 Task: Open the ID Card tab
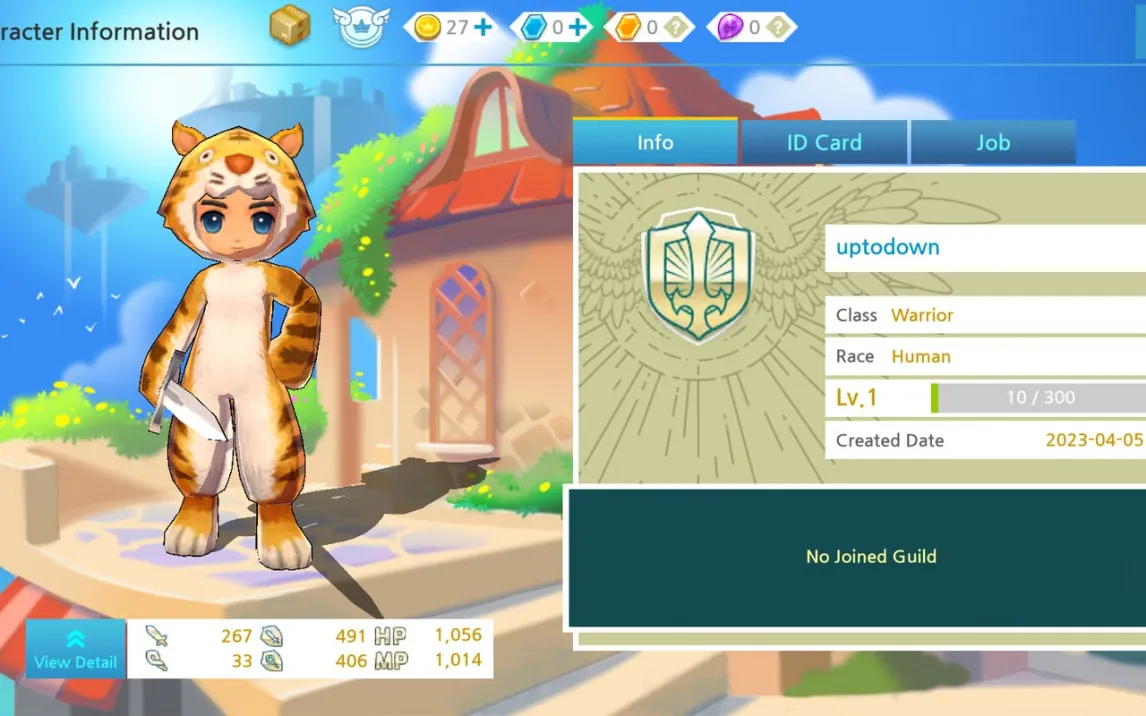point(824,142)
